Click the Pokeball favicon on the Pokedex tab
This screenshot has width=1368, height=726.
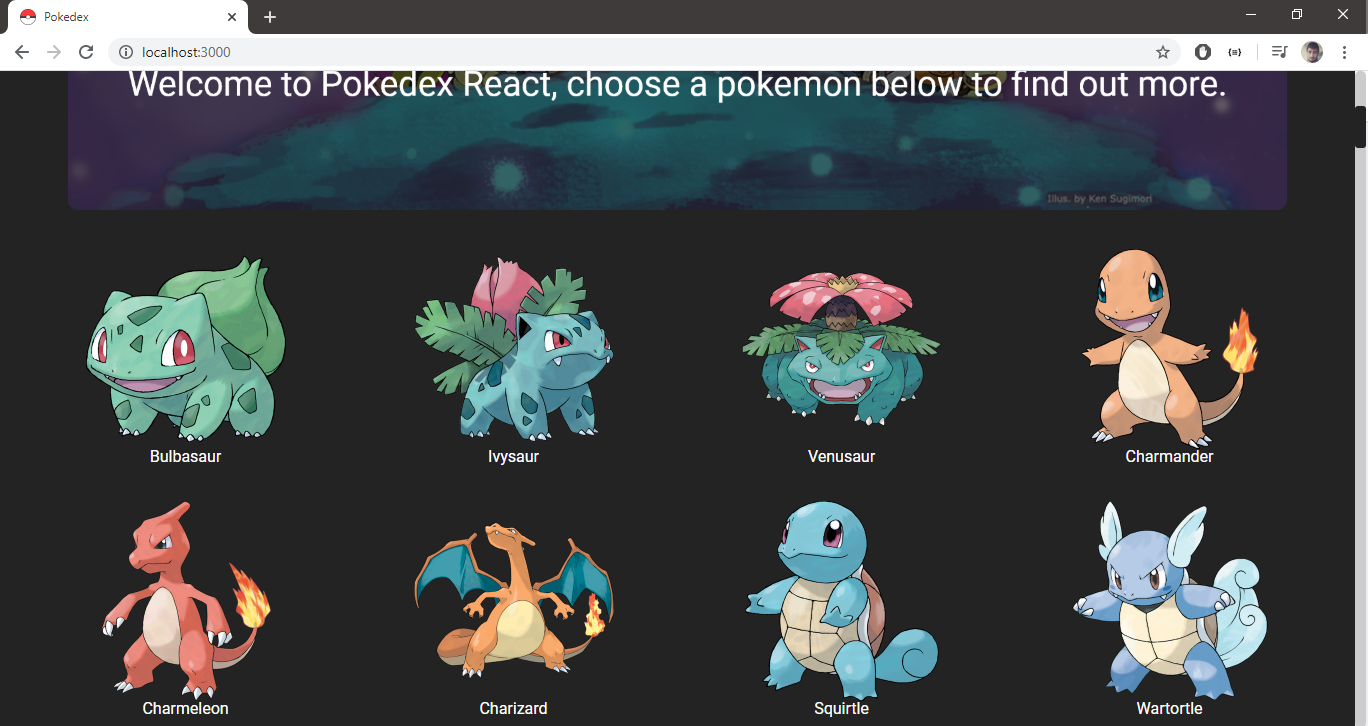[27, 16]
